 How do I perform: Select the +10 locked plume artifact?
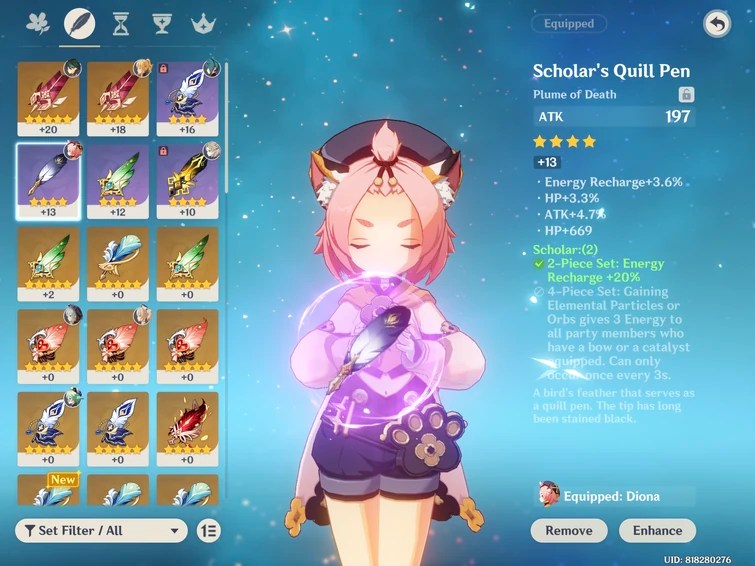tap(188, 181)
